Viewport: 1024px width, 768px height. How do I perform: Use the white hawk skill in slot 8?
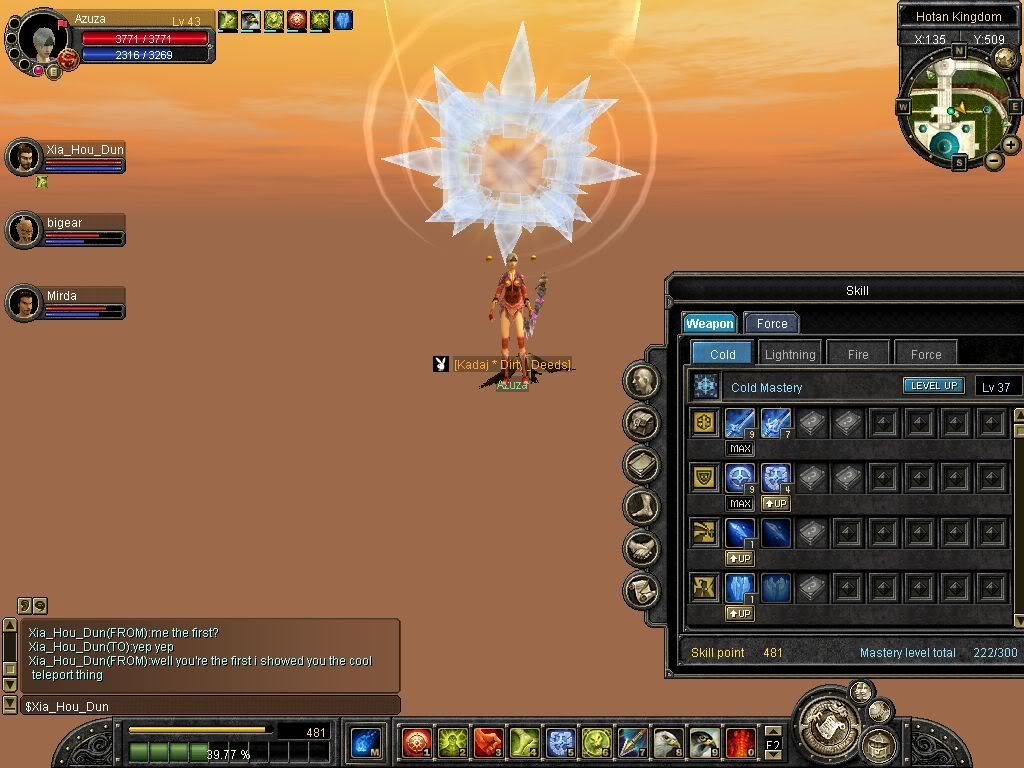(669, 742)
